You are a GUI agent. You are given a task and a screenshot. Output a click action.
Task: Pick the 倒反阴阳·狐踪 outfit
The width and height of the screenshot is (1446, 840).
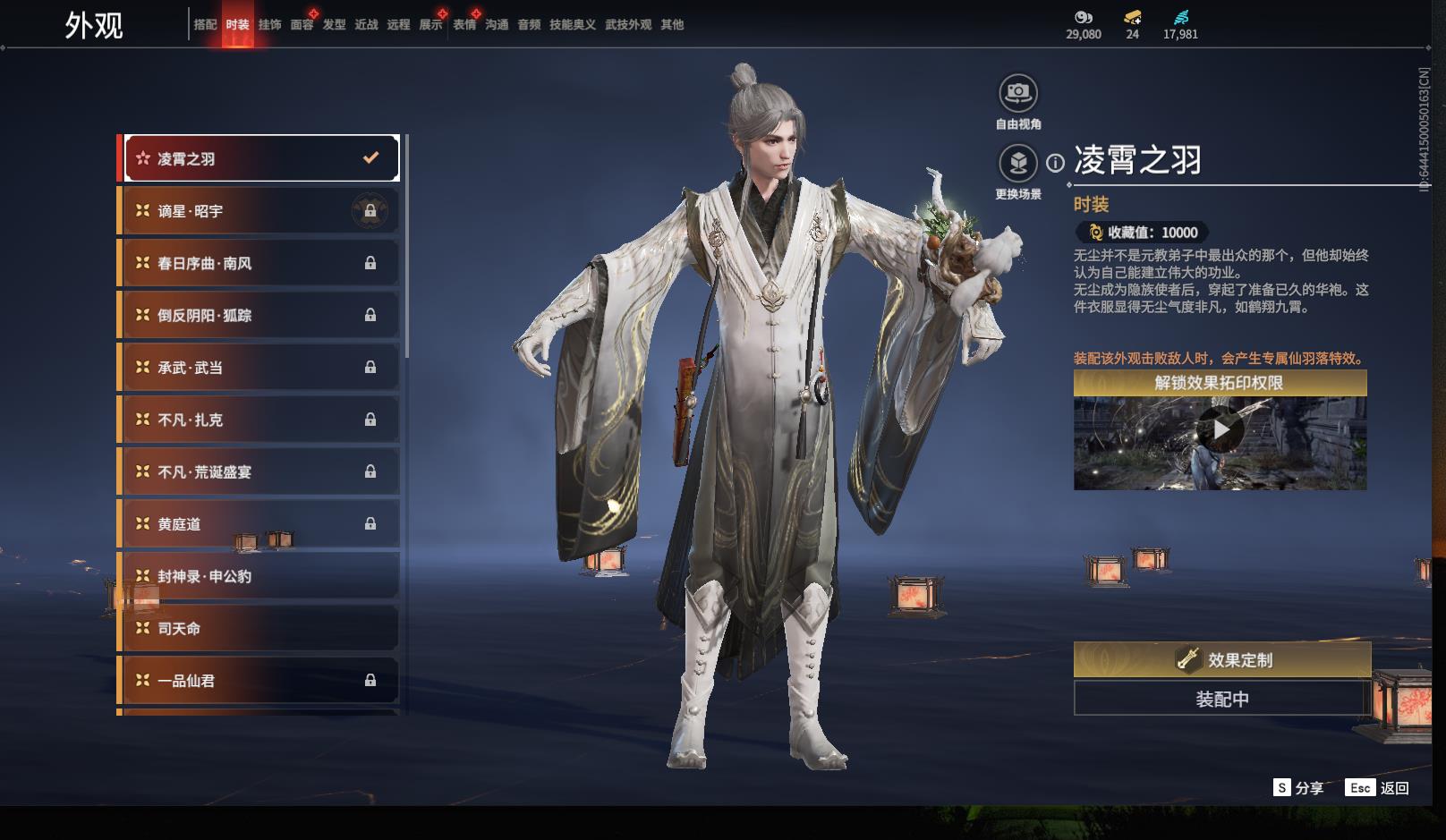260,315
